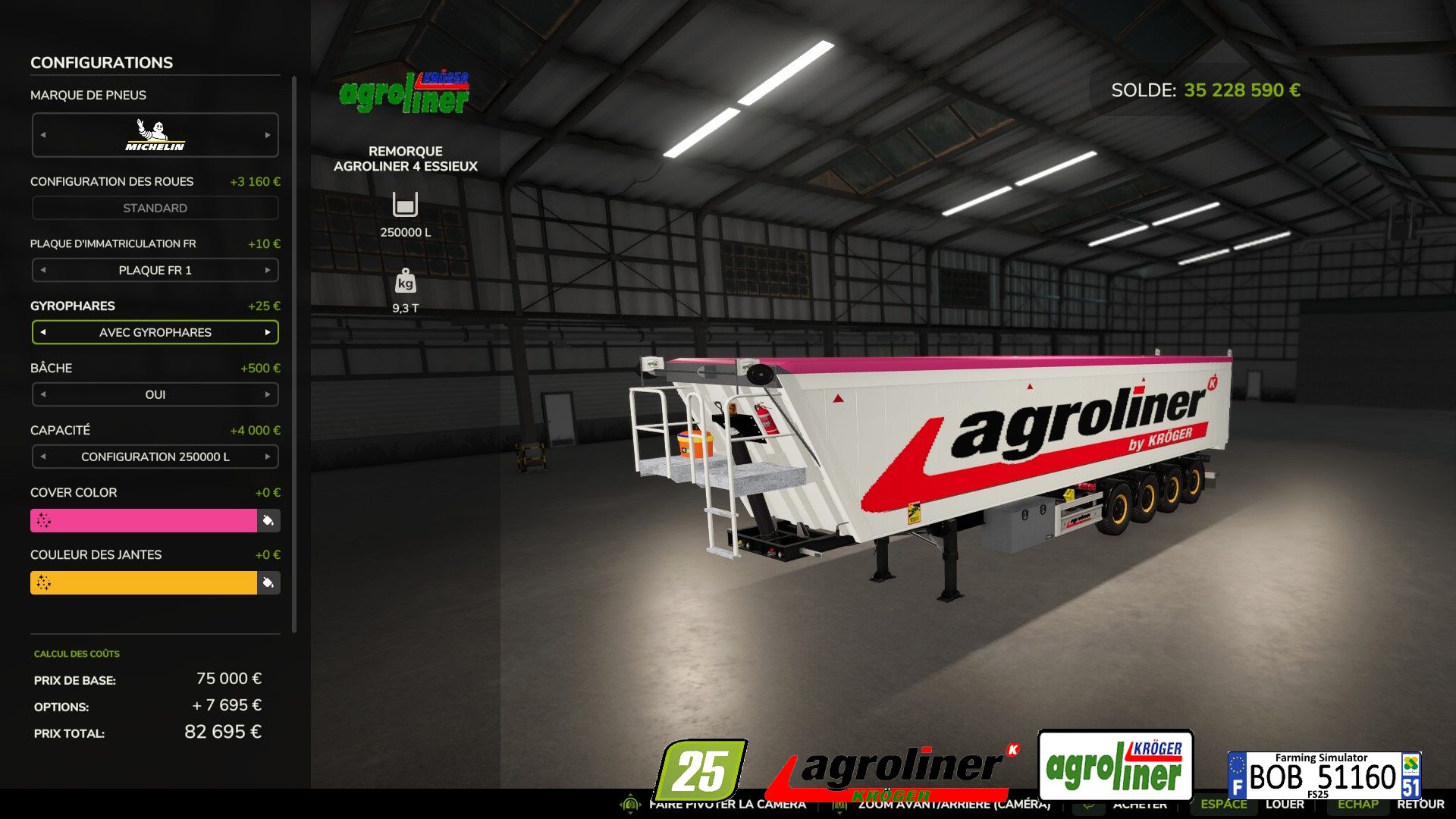Open the pink cover color swatch
Viewport: 1456px width, 819px height.
click(x=143, y=520)
